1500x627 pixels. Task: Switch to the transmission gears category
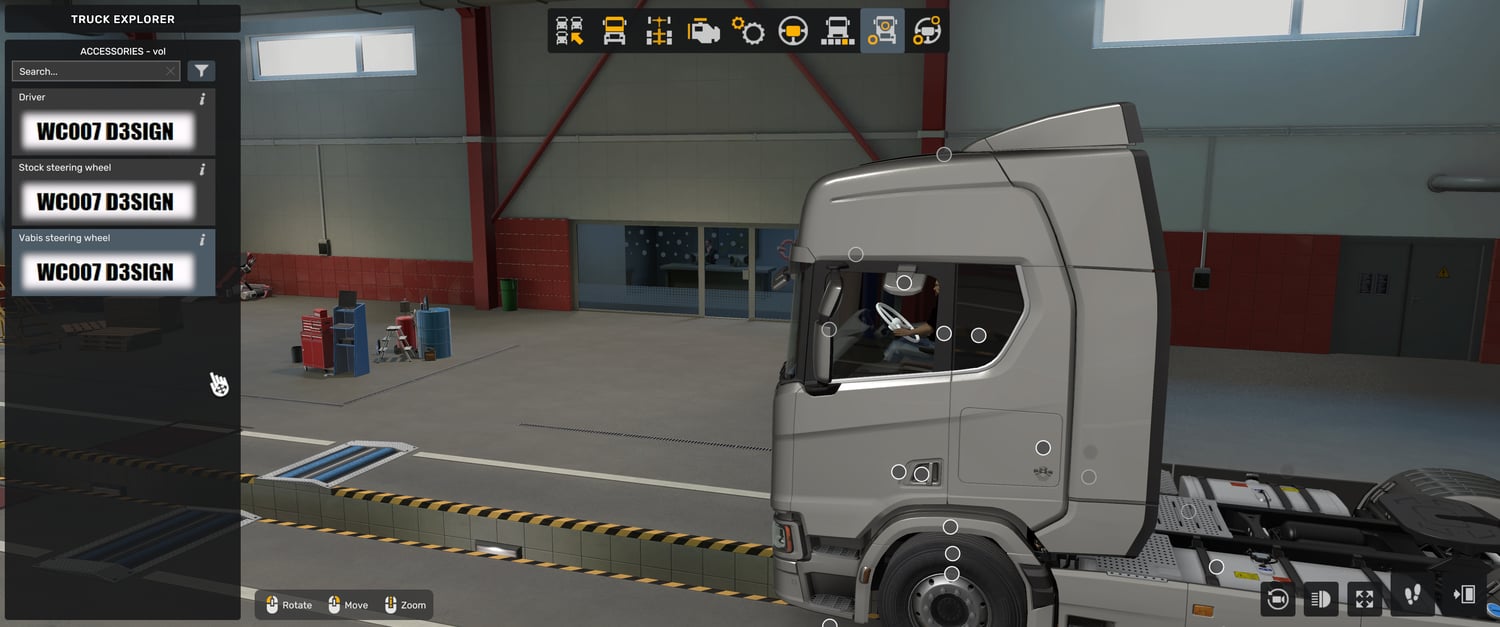click(748, 32)
